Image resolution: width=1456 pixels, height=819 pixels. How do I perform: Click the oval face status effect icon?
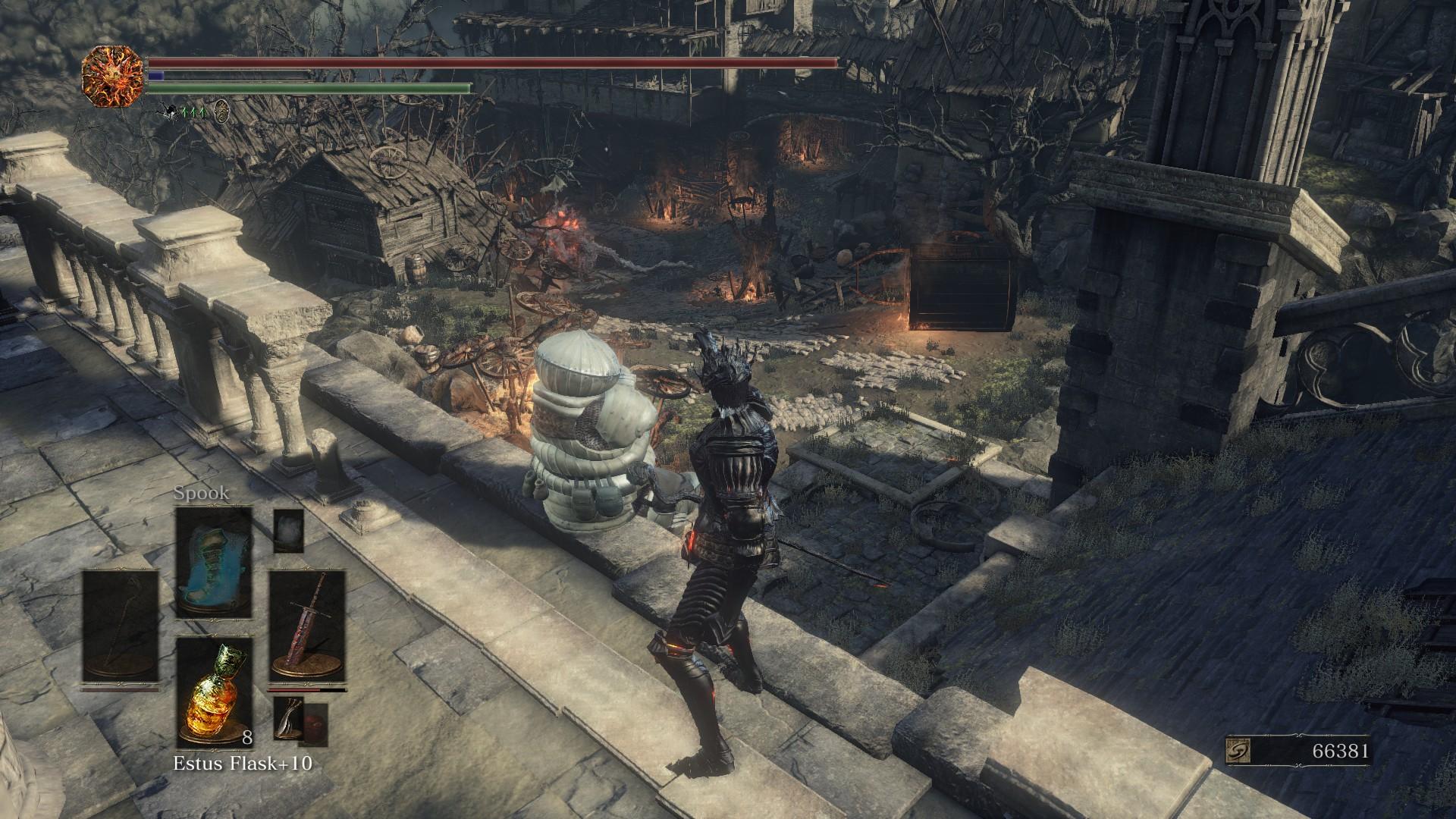221,111
